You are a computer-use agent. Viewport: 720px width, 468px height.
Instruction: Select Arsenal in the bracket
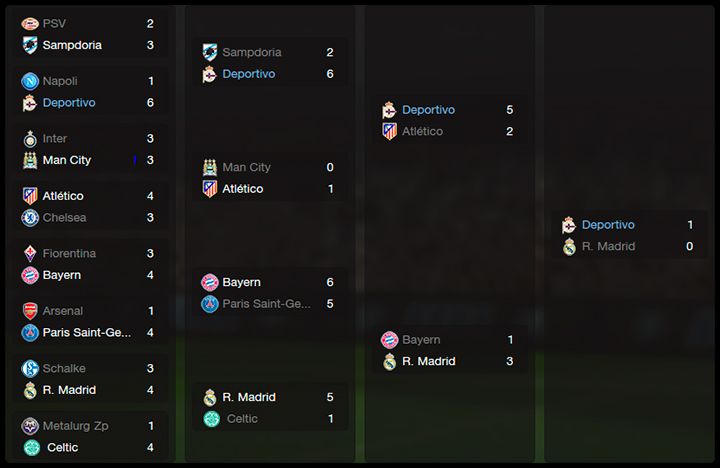(62, 311)
